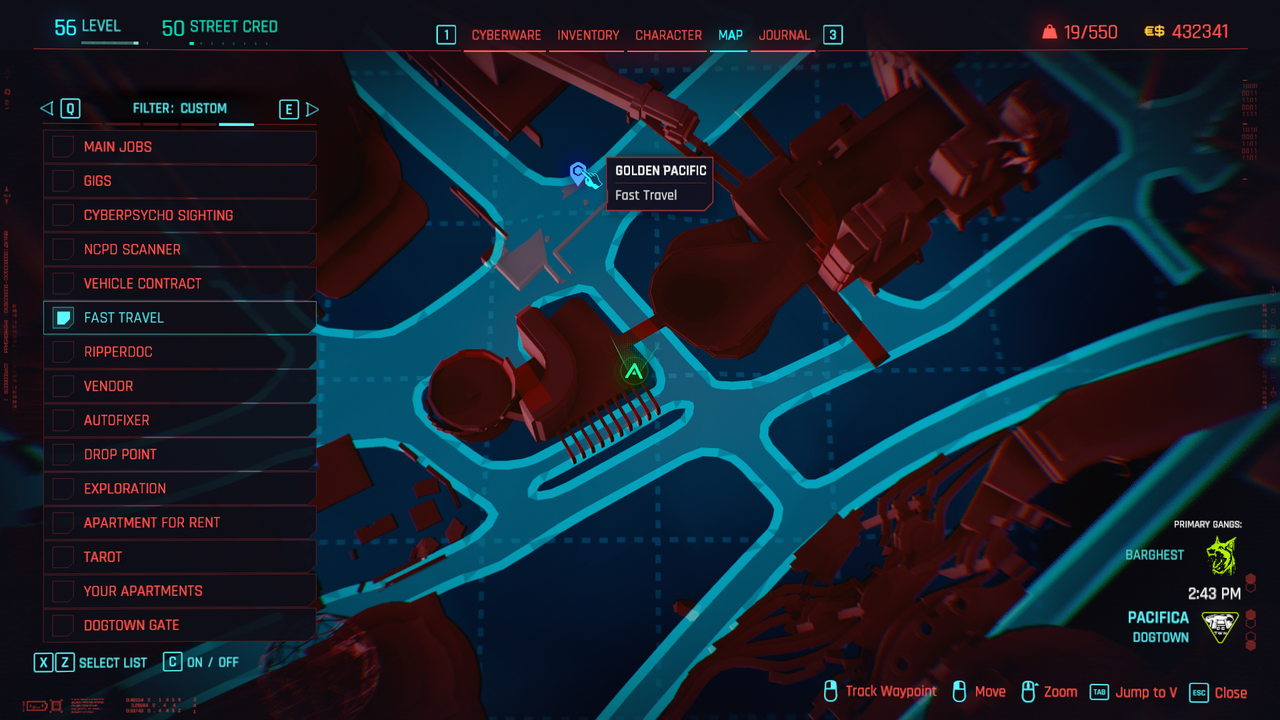
Task: Switch to the previous filter preset arrow
Action: [x=46, y=109]
